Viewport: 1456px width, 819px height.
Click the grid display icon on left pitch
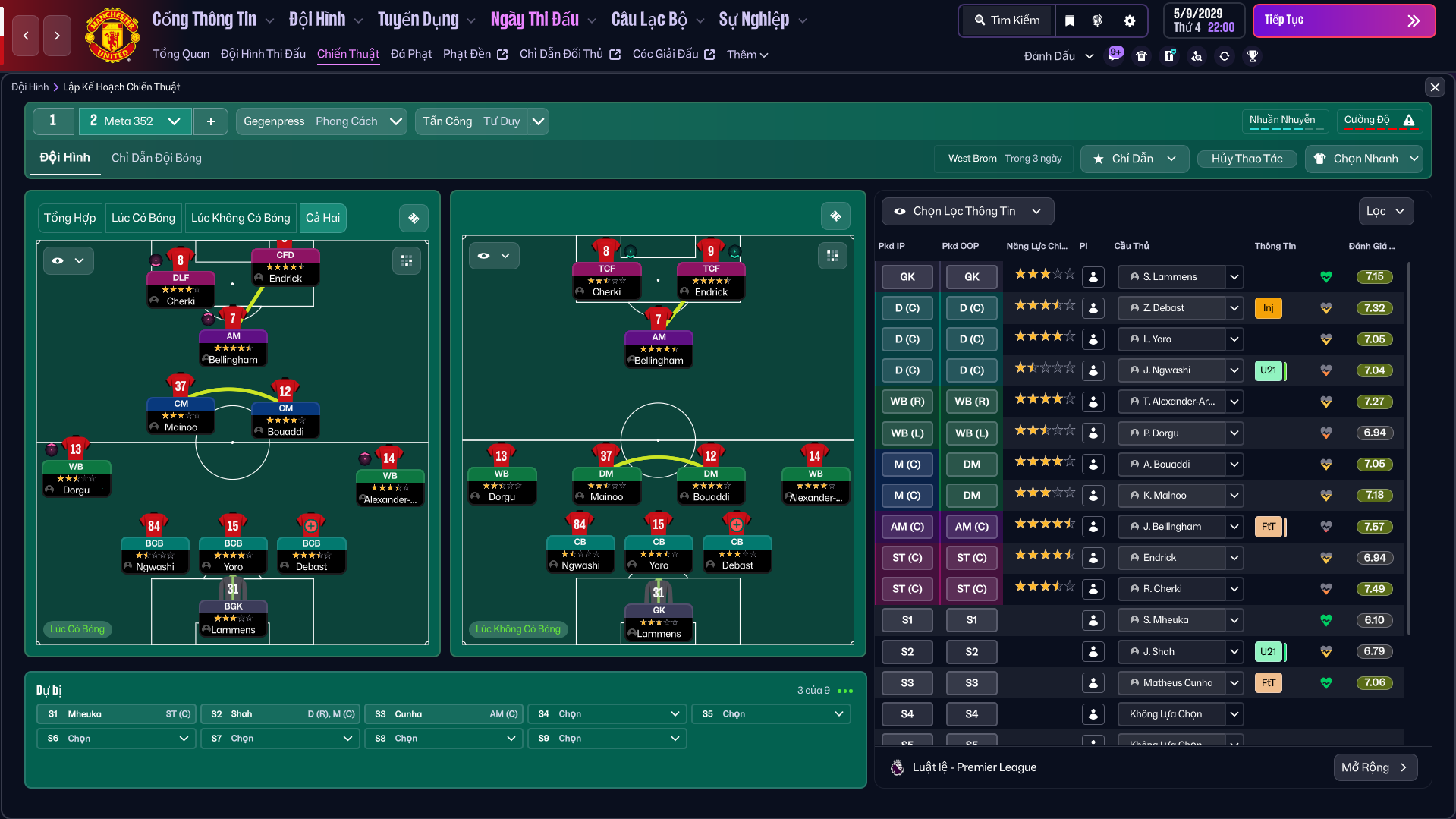coord(407,260)
